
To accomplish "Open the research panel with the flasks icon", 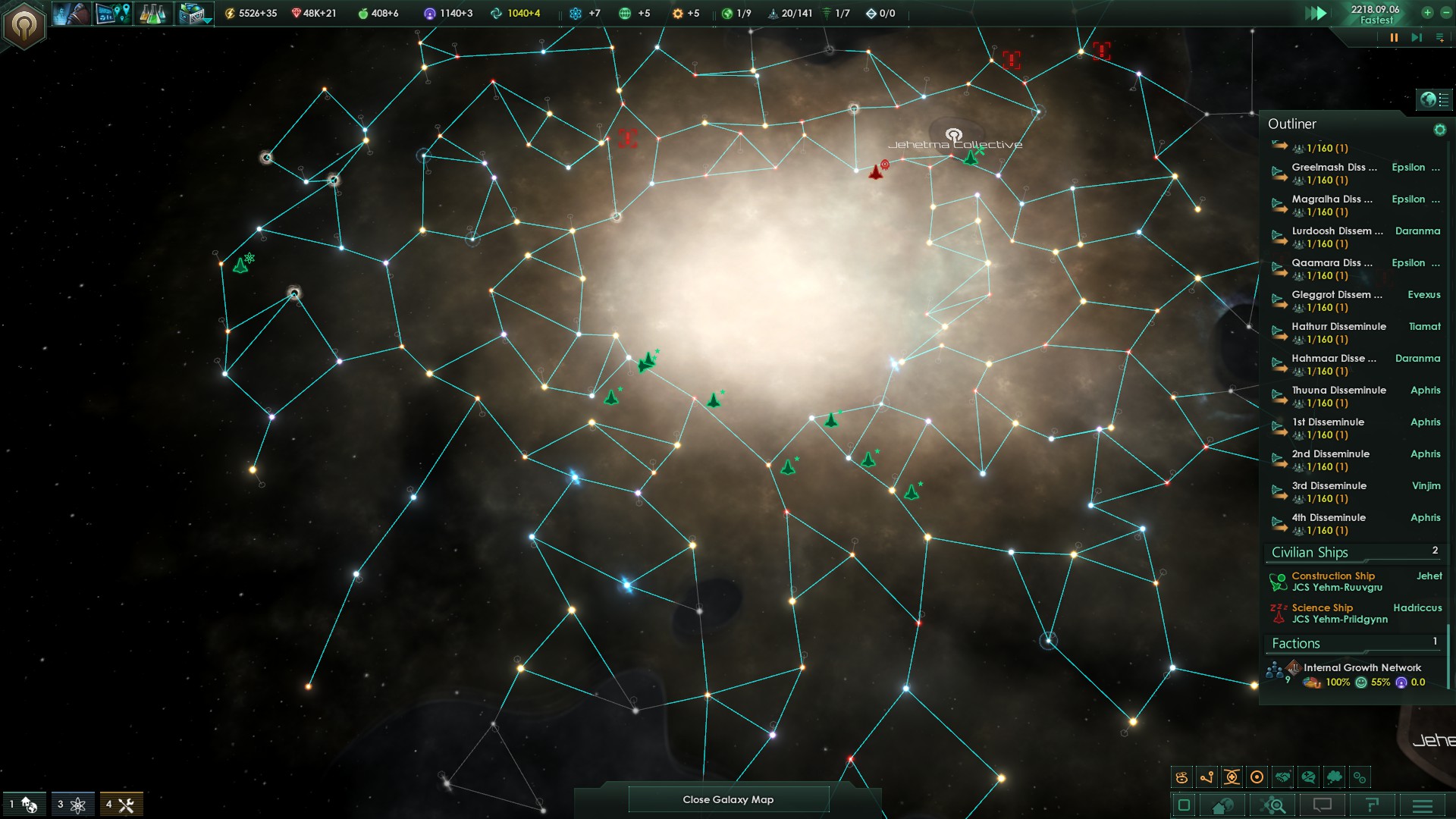I will 152,13.
